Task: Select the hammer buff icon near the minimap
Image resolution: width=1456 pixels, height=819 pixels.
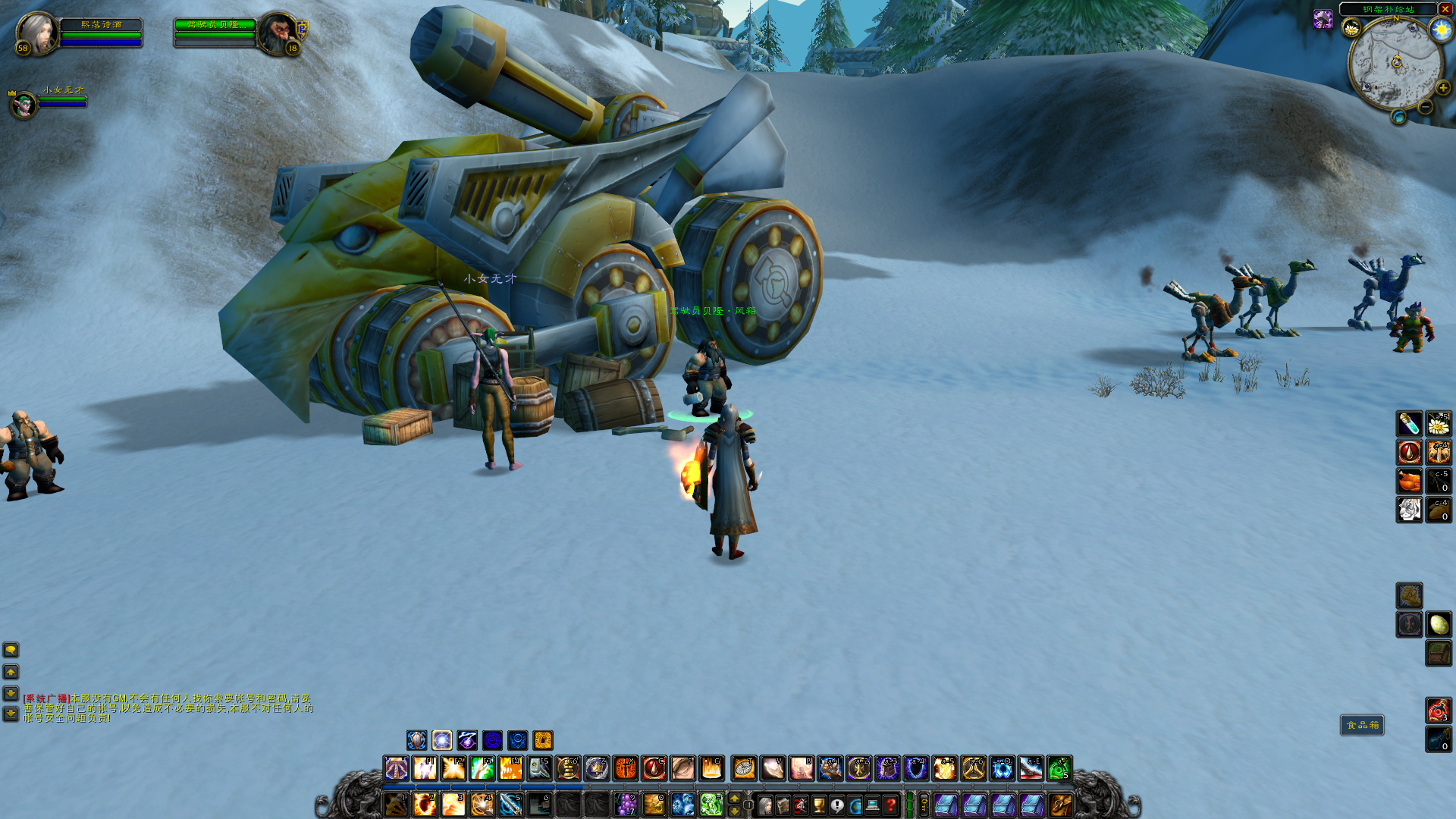Action: coord(1323,19)
